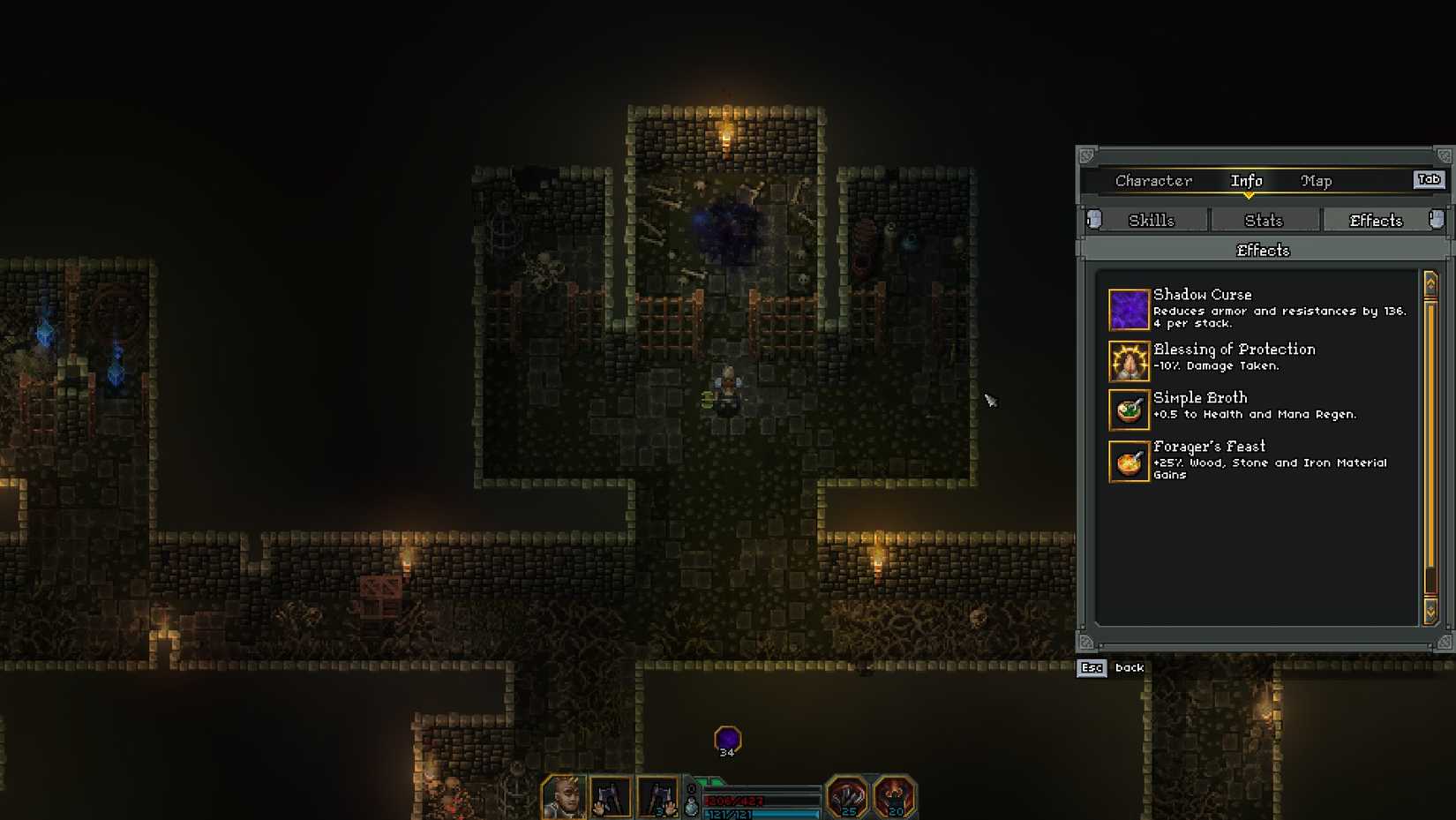The width and height of the screenshot is (1456, 820).
Task: Select the Blessing of Protection icon
Action: 1128,361
